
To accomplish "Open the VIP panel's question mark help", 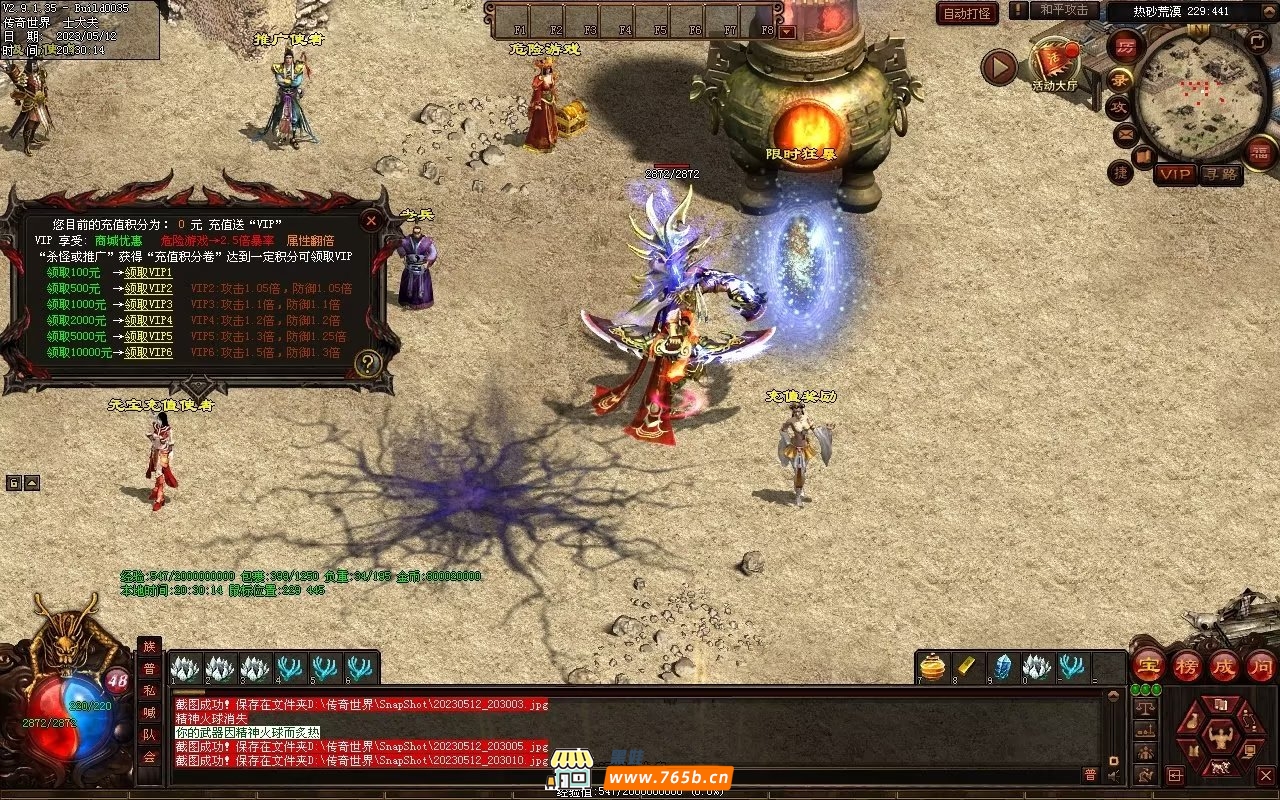I will [x=368, y=363].
